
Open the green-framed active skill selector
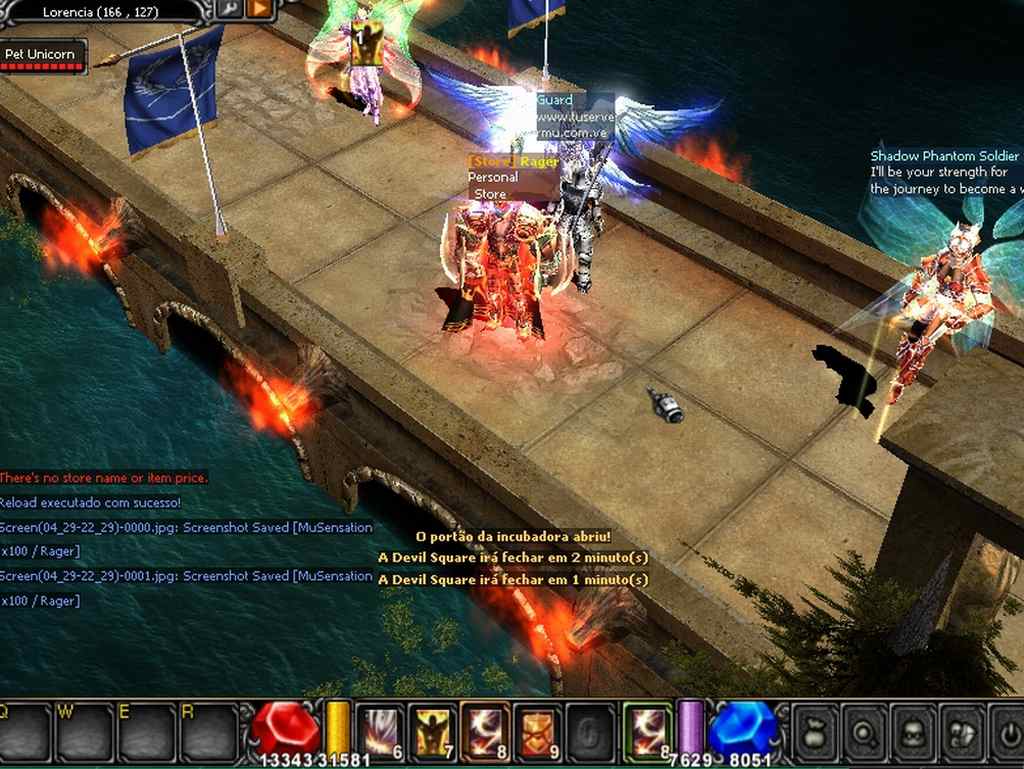(647, 731)
